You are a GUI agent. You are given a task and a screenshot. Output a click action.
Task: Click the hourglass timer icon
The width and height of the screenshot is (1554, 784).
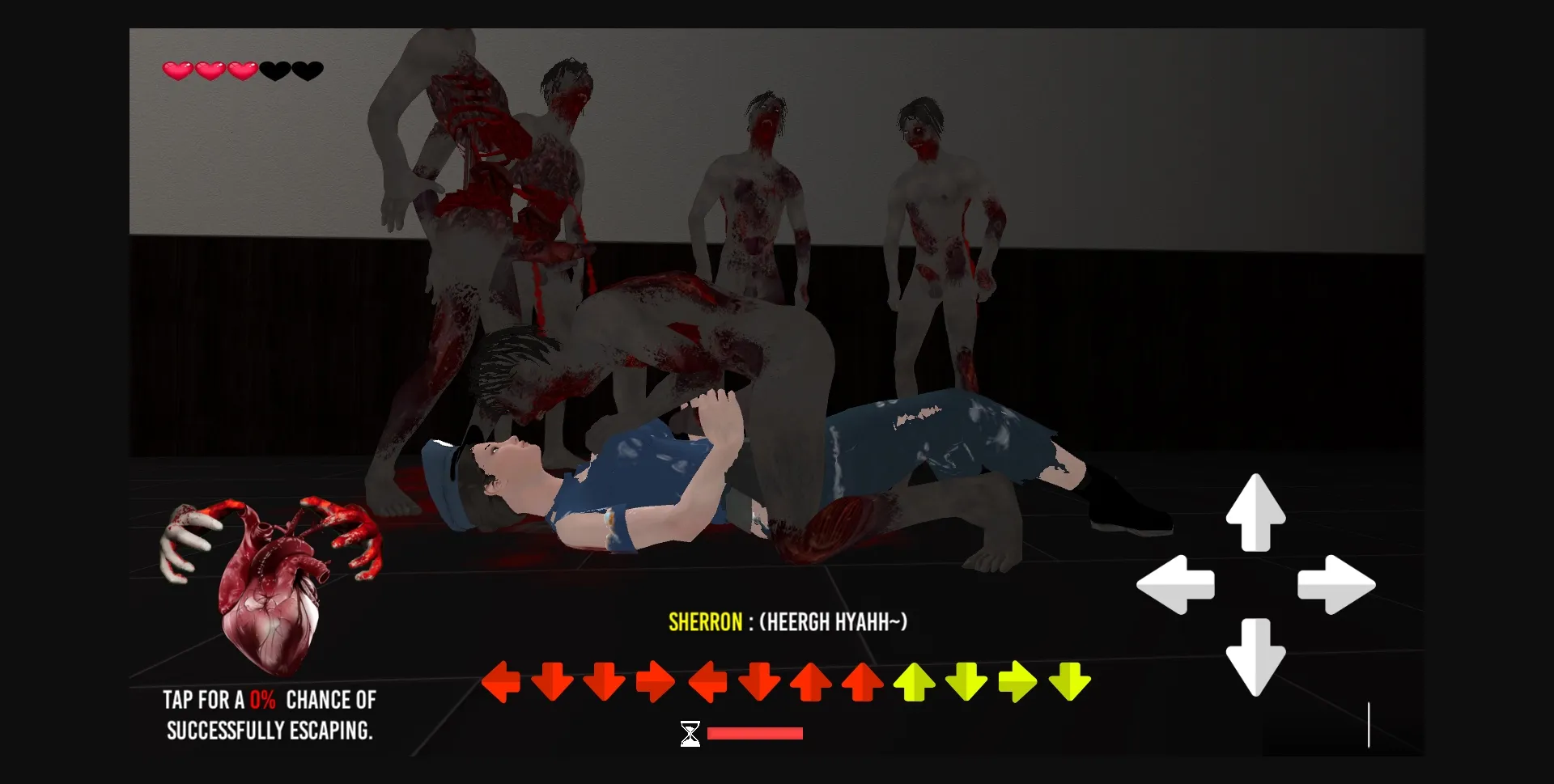click(689, 732)
